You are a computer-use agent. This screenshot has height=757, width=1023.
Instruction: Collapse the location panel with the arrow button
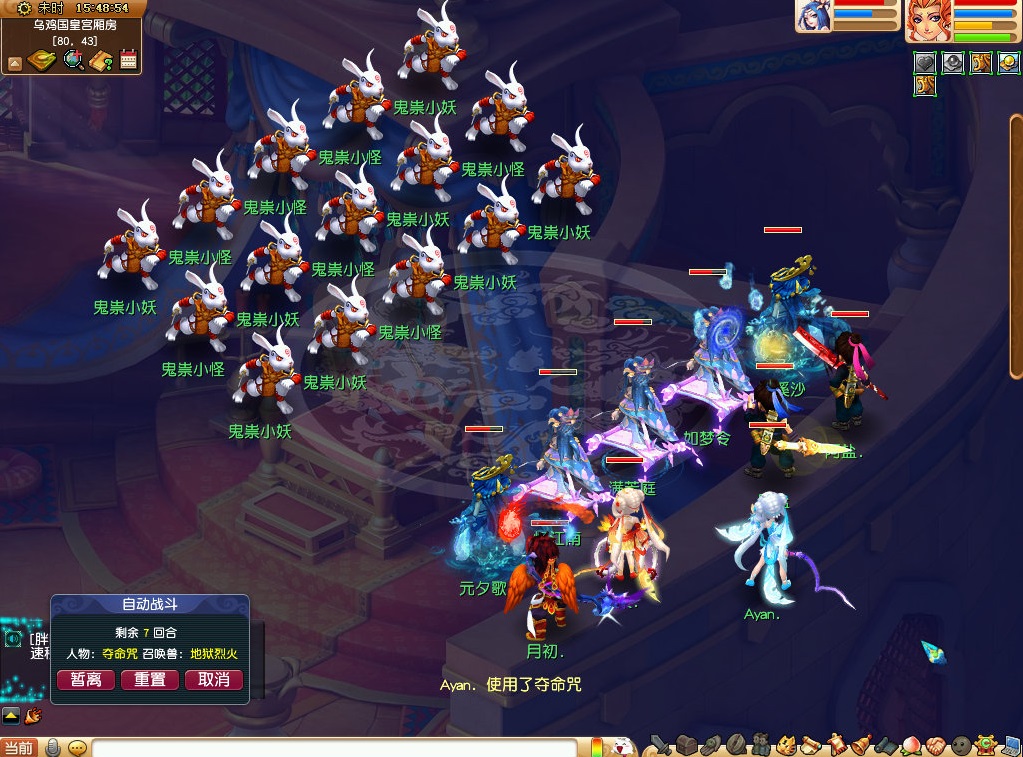click(x=15, y=64)
